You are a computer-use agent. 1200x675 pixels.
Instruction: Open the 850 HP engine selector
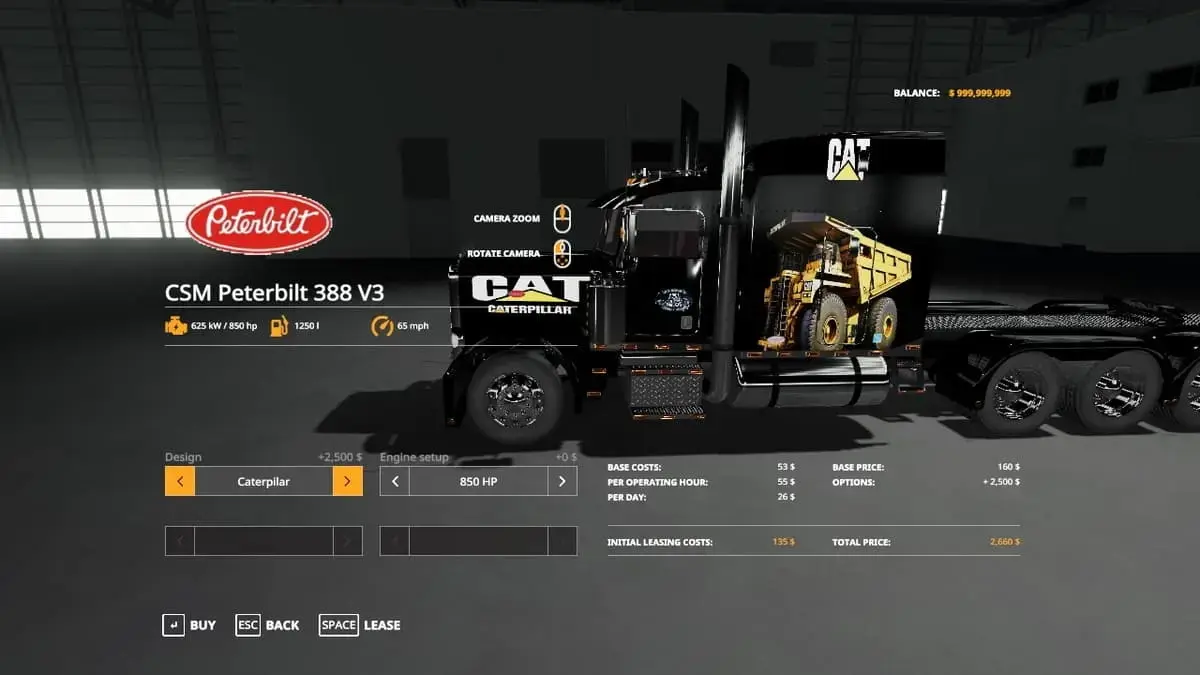pos(478,481)
